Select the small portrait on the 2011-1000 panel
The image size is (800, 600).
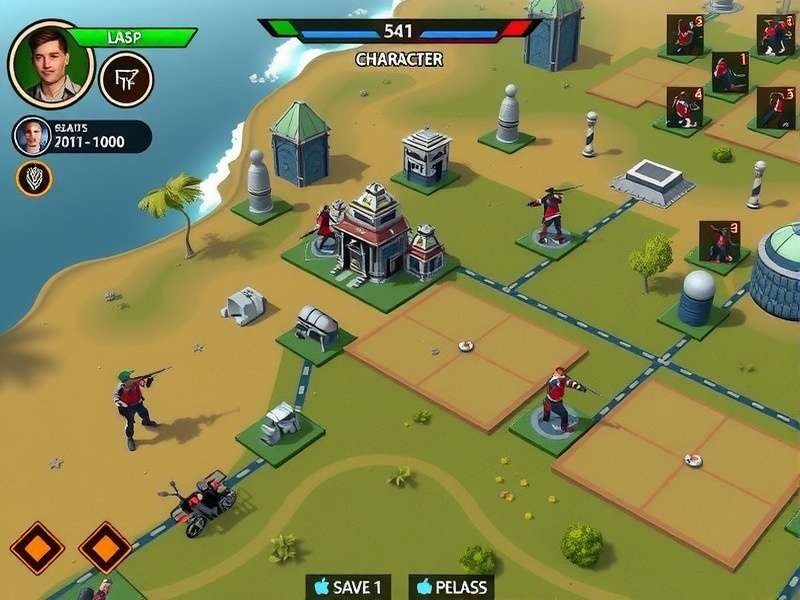32,136
